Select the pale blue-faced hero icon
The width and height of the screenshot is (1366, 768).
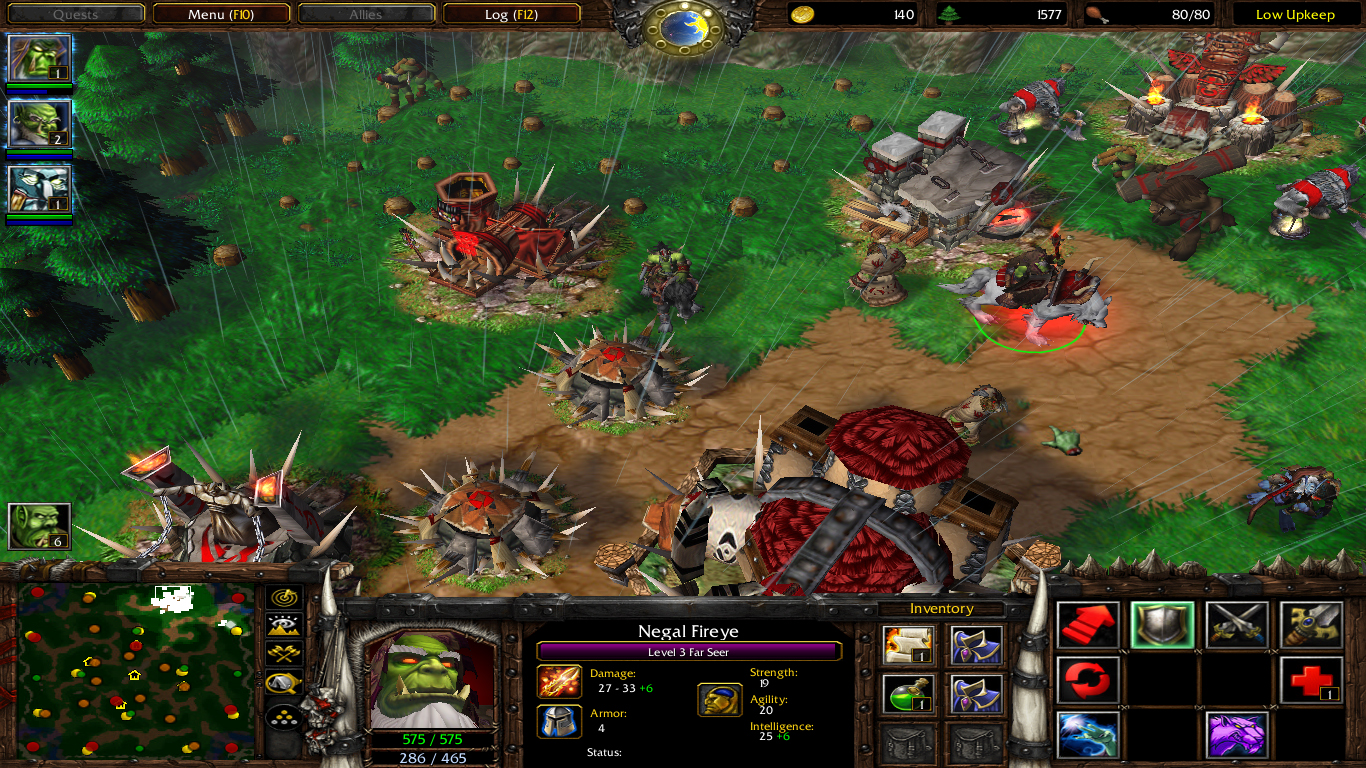click(40, 190)
